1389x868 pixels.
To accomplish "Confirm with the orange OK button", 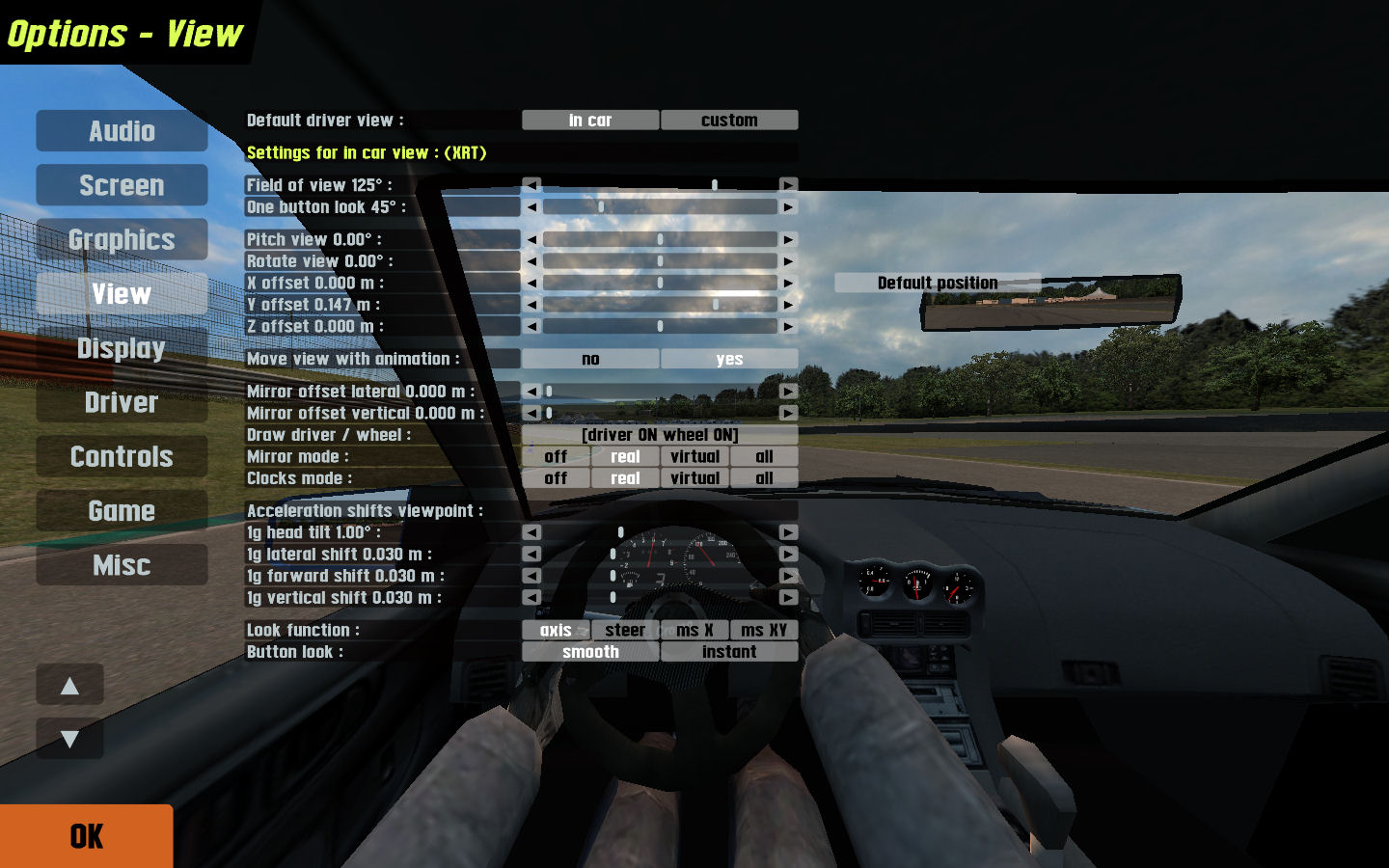I will (x=87, y=836).
